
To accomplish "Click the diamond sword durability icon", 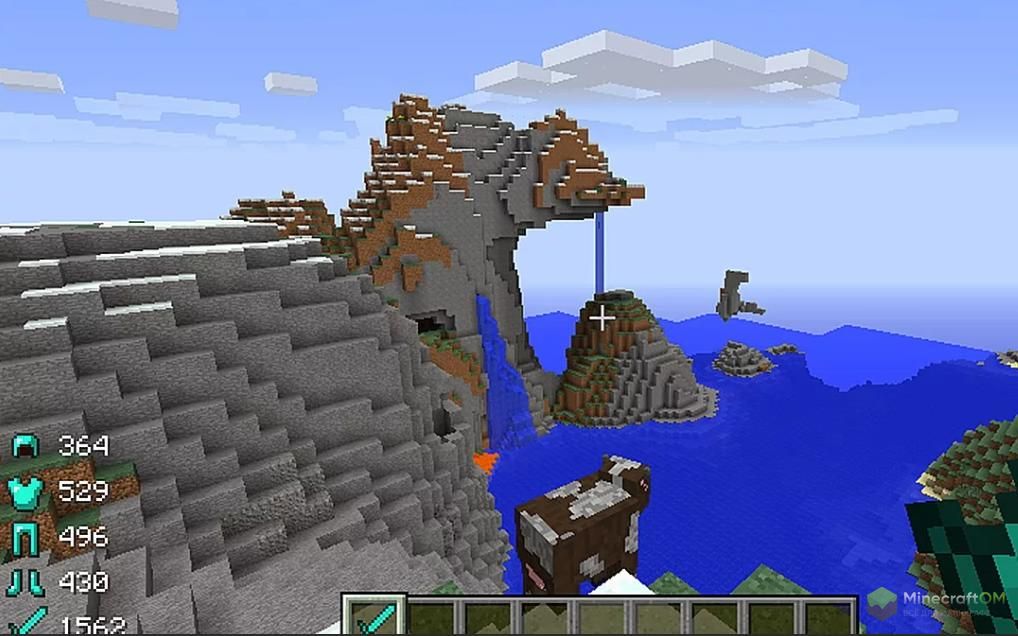I will click(x=26, y=622).
